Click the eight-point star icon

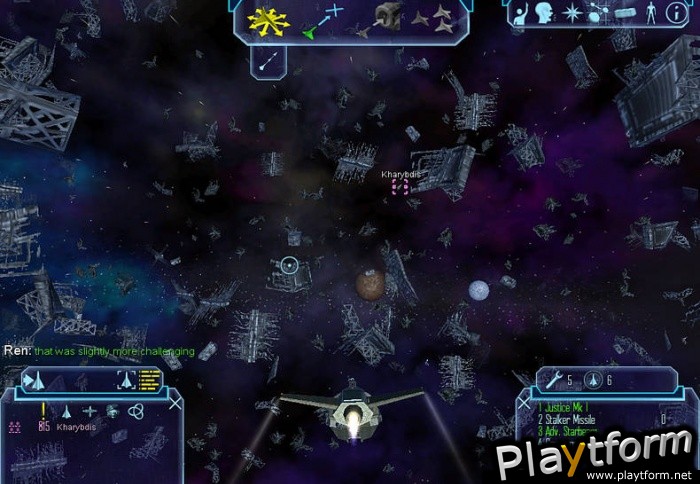[572, 13]
